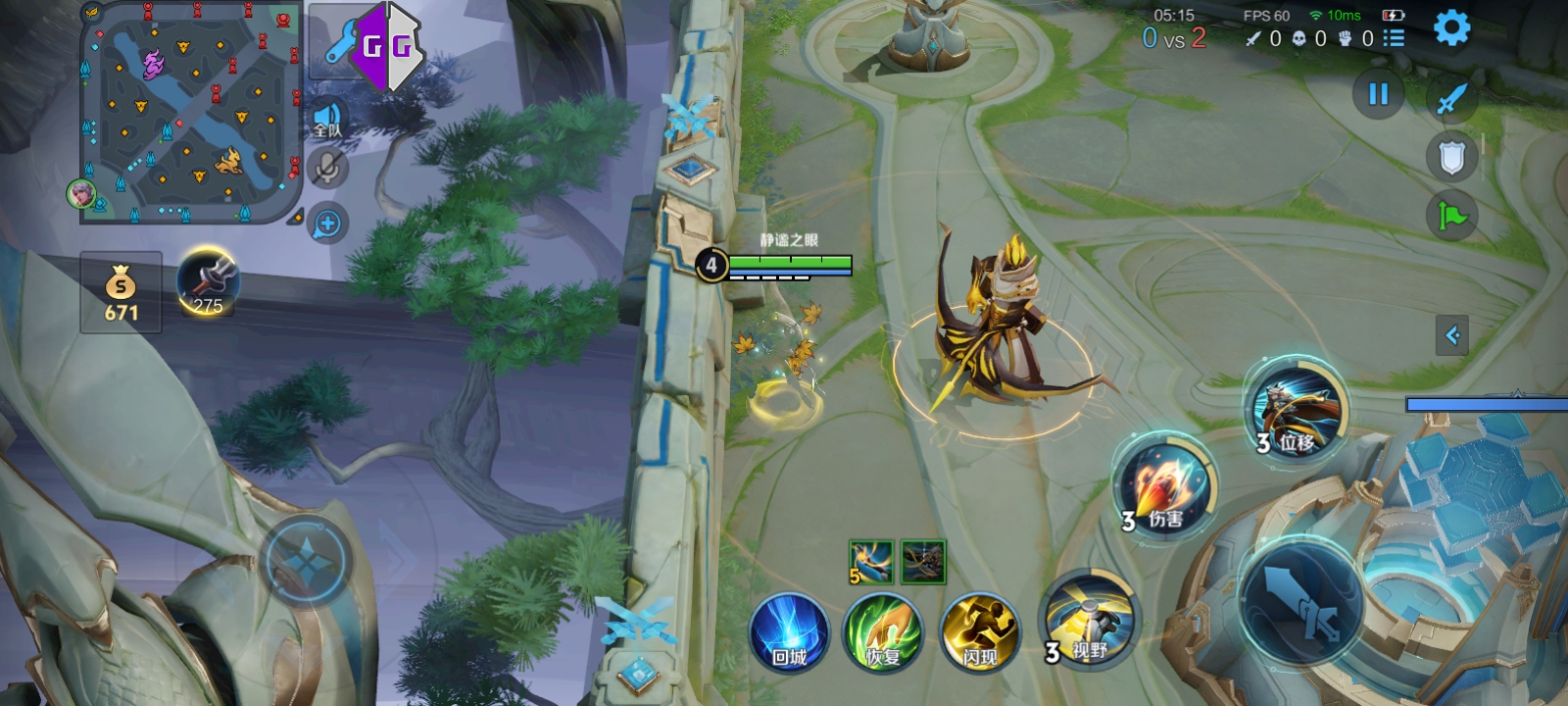Cast the 闪现 flash spell
This screenshot has height=706, width=1568.
pyautogui.click(x=979, y=632)
